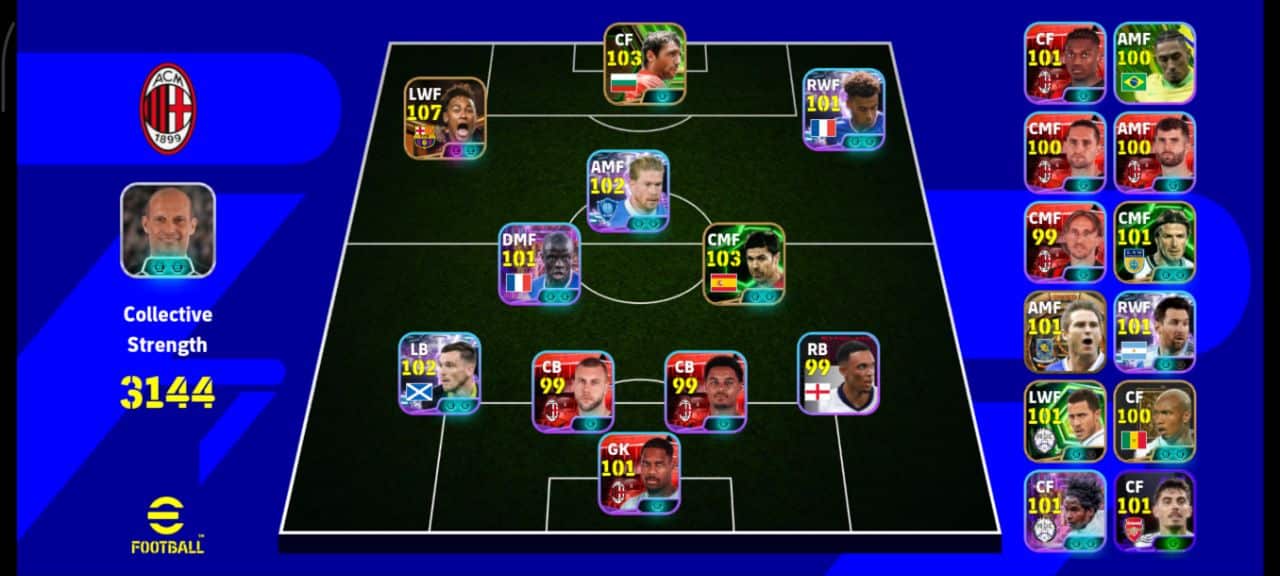Viewport: 1280px width, 576px height.
Task: Open the manager portrait card
Action: click(168, 230)
